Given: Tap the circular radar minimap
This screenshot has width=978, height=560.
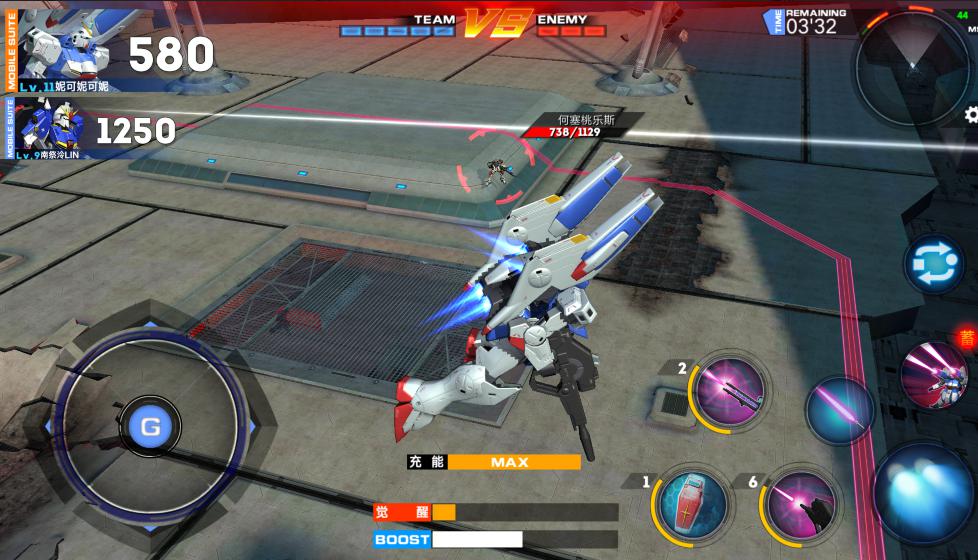Looking at the screenshot, I should (911, 67).
